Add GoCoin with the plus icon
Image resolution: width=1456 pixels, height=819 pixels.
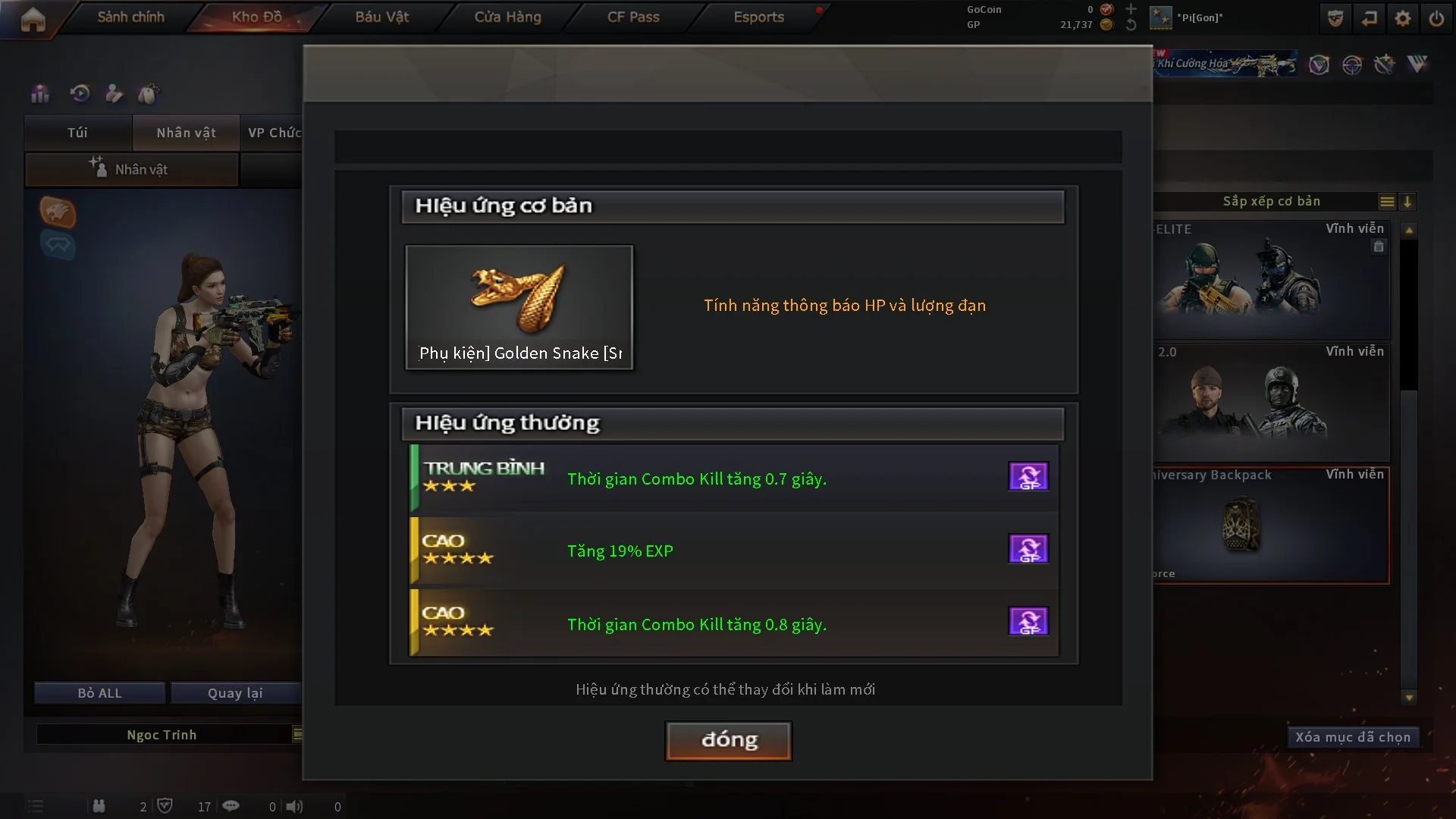click(1131, 9)
